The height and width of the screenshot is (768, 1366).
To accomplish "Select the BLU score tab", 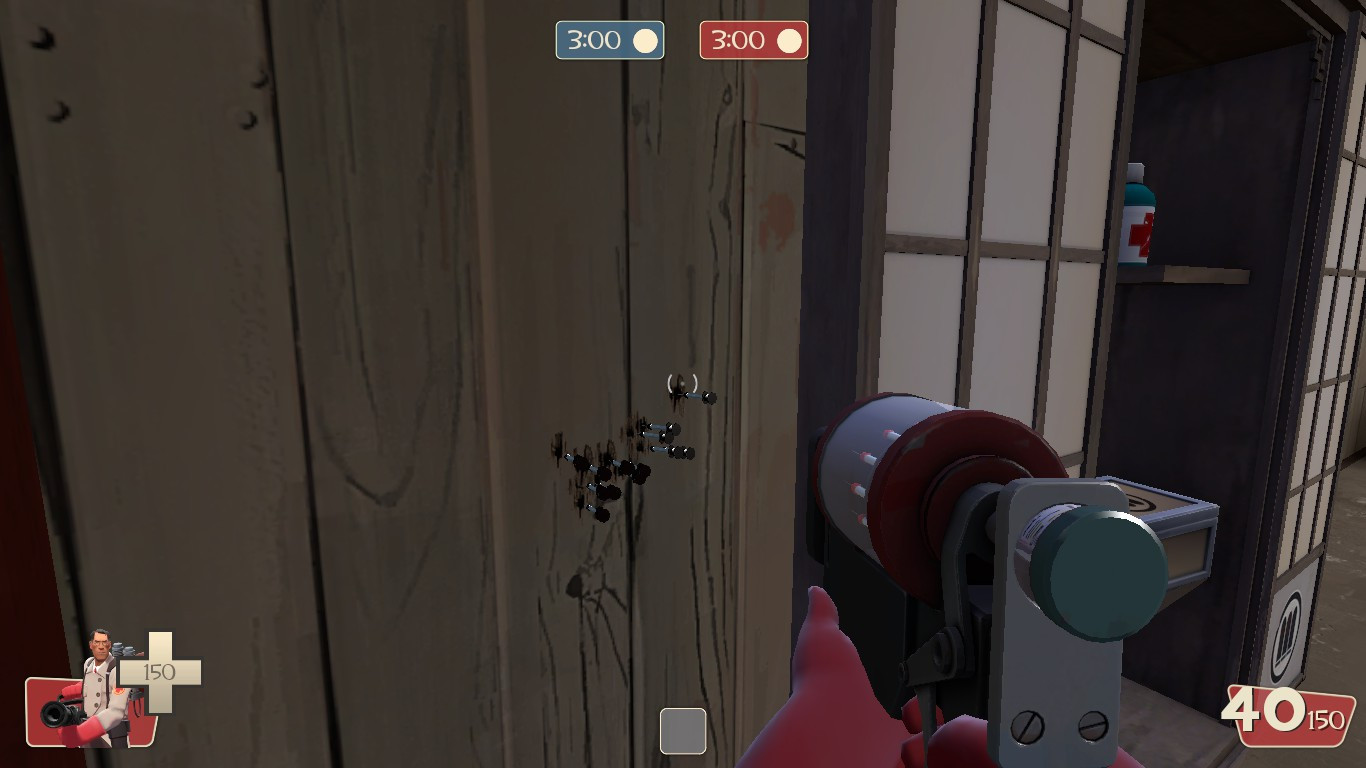I will click(609, 40).
